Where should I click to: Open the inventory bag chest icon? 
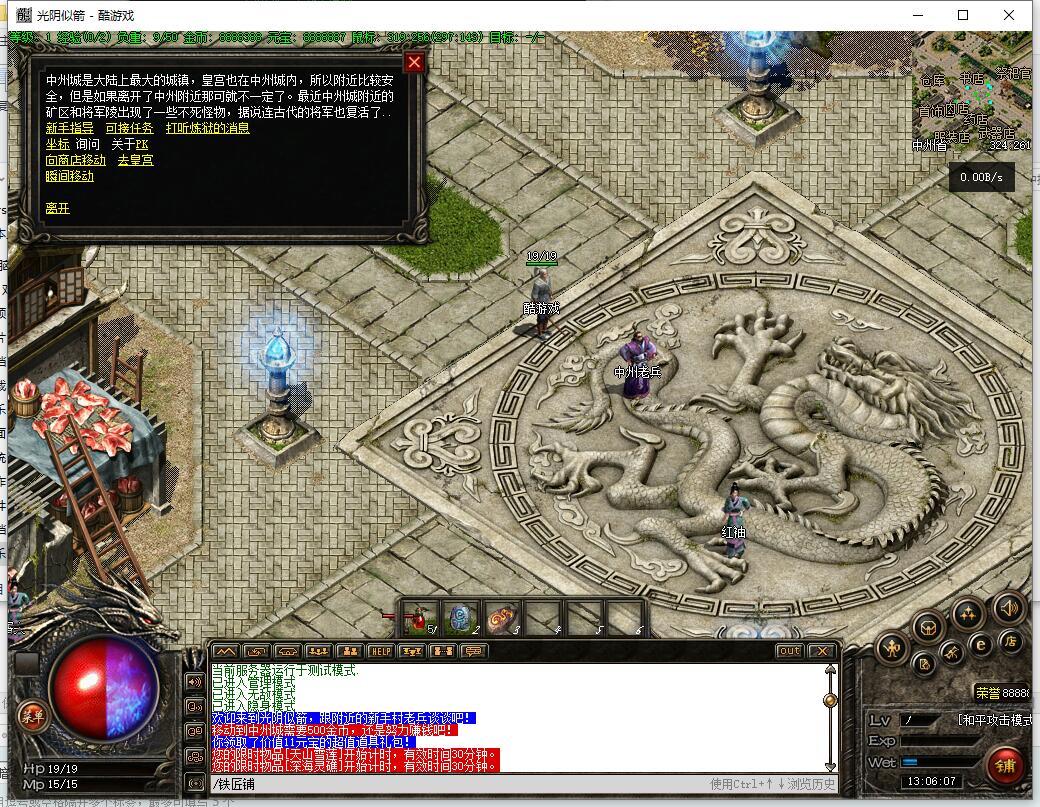pos(929,627)
